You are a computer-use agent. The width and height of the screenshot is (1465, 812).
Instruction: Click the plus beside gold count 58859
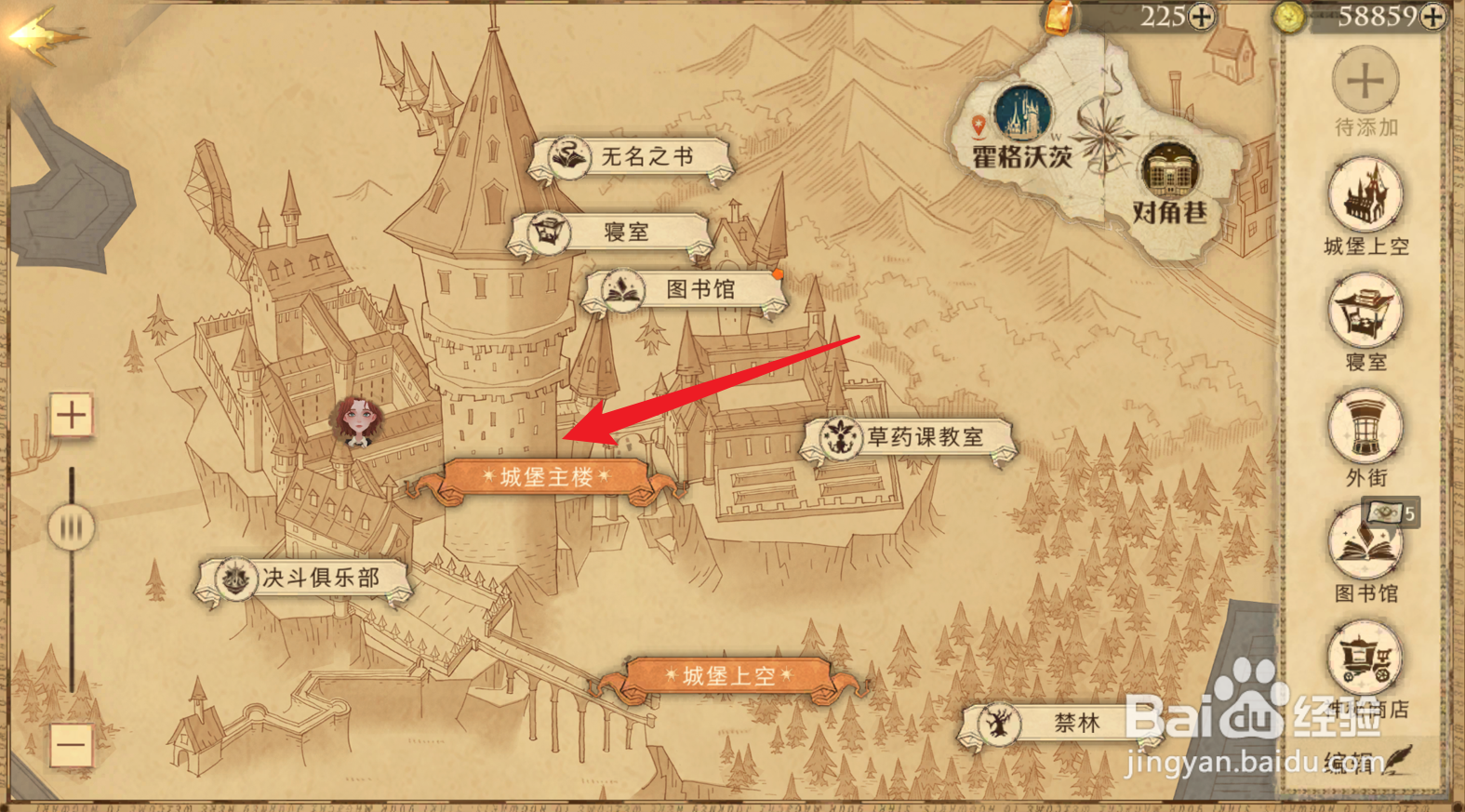pos(1432,16)
